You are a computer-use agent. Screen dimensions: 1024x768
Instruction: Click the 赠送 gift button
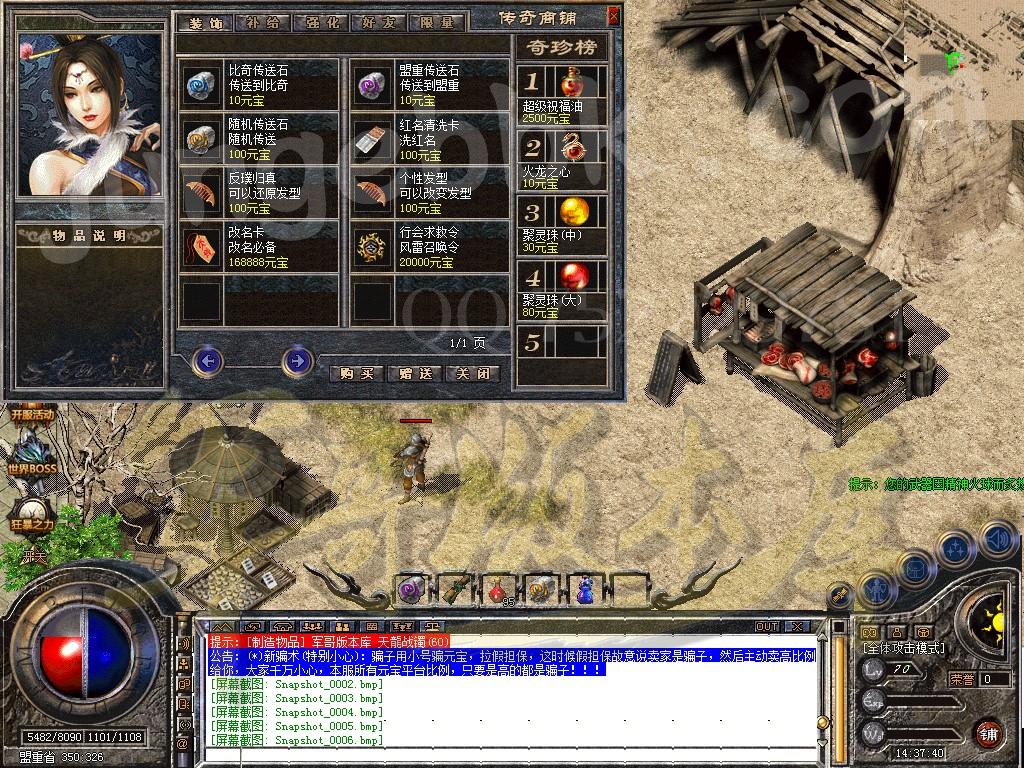(x=414, y=373)
